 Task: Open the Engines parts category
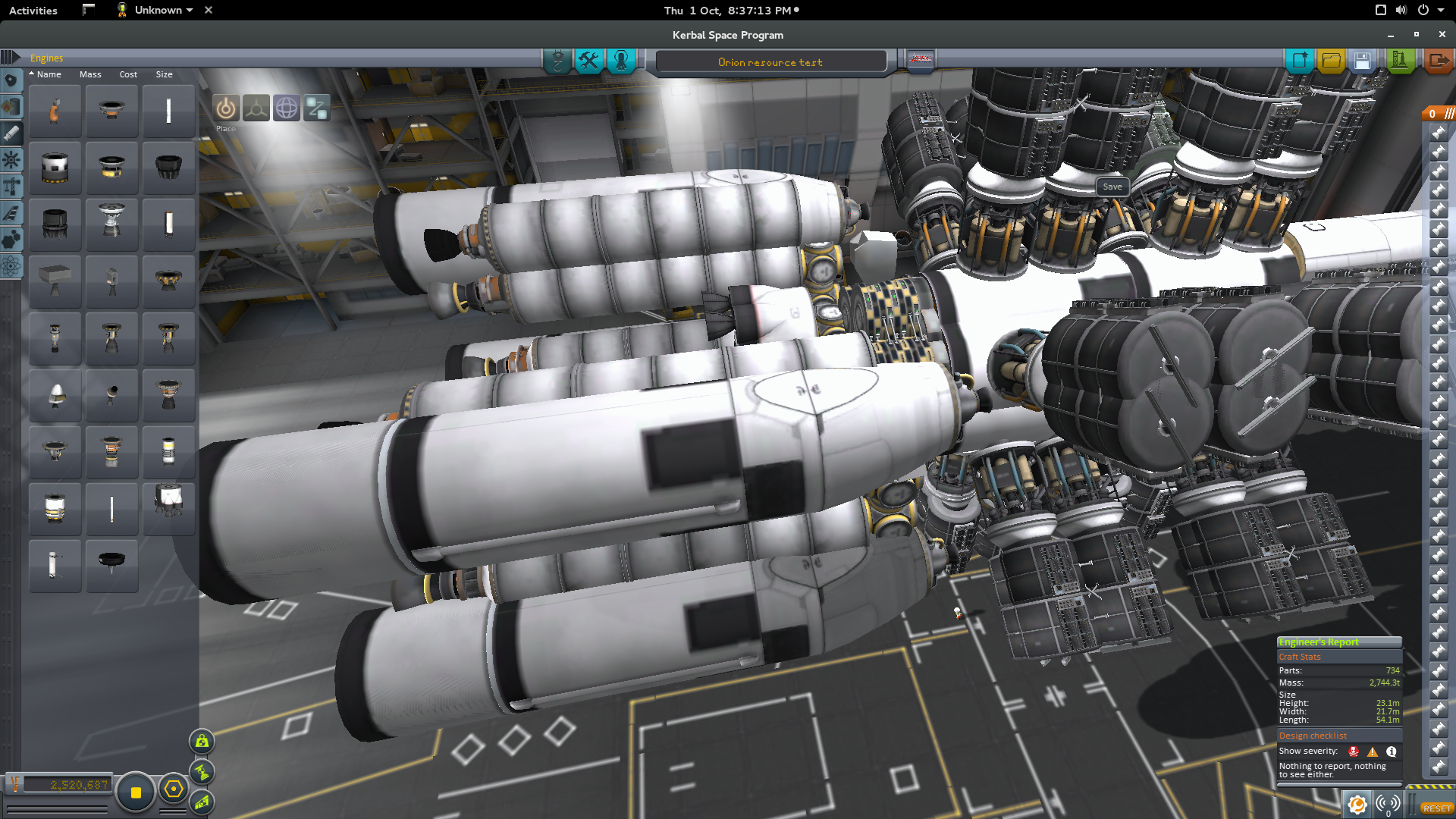[x=11, y=133]
